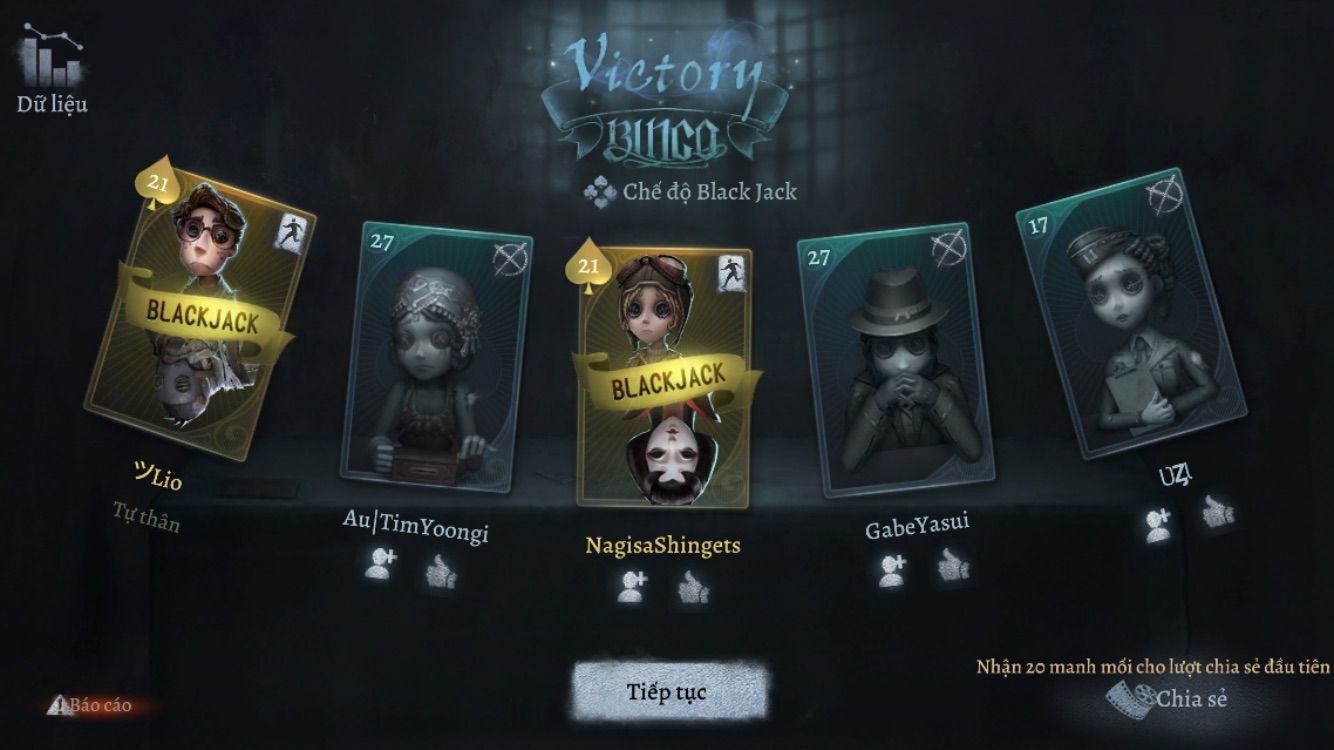Viewport: 1334px width, 750px height.
Task: Select NagisaShingets's Blackjack card
Action: (663, 379)
